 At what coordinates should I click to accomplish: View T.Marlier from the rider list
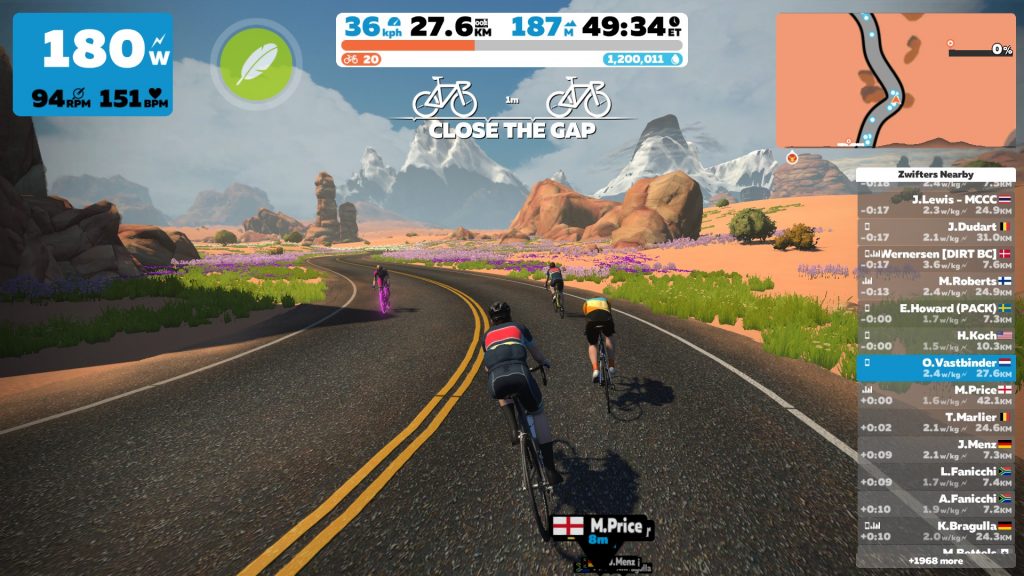[936, 422]
